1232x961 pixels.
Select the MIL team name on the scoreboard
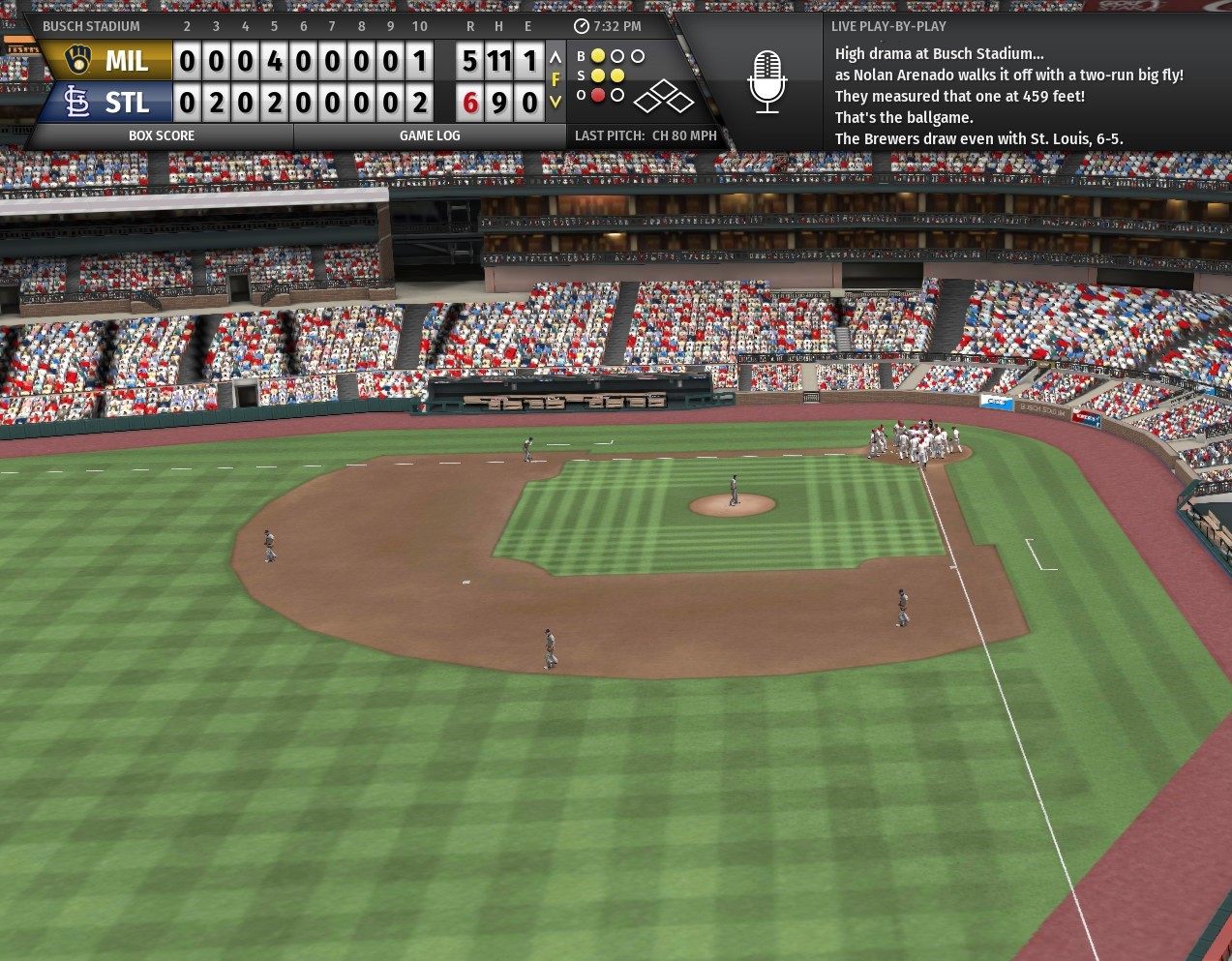coord(126,61)
